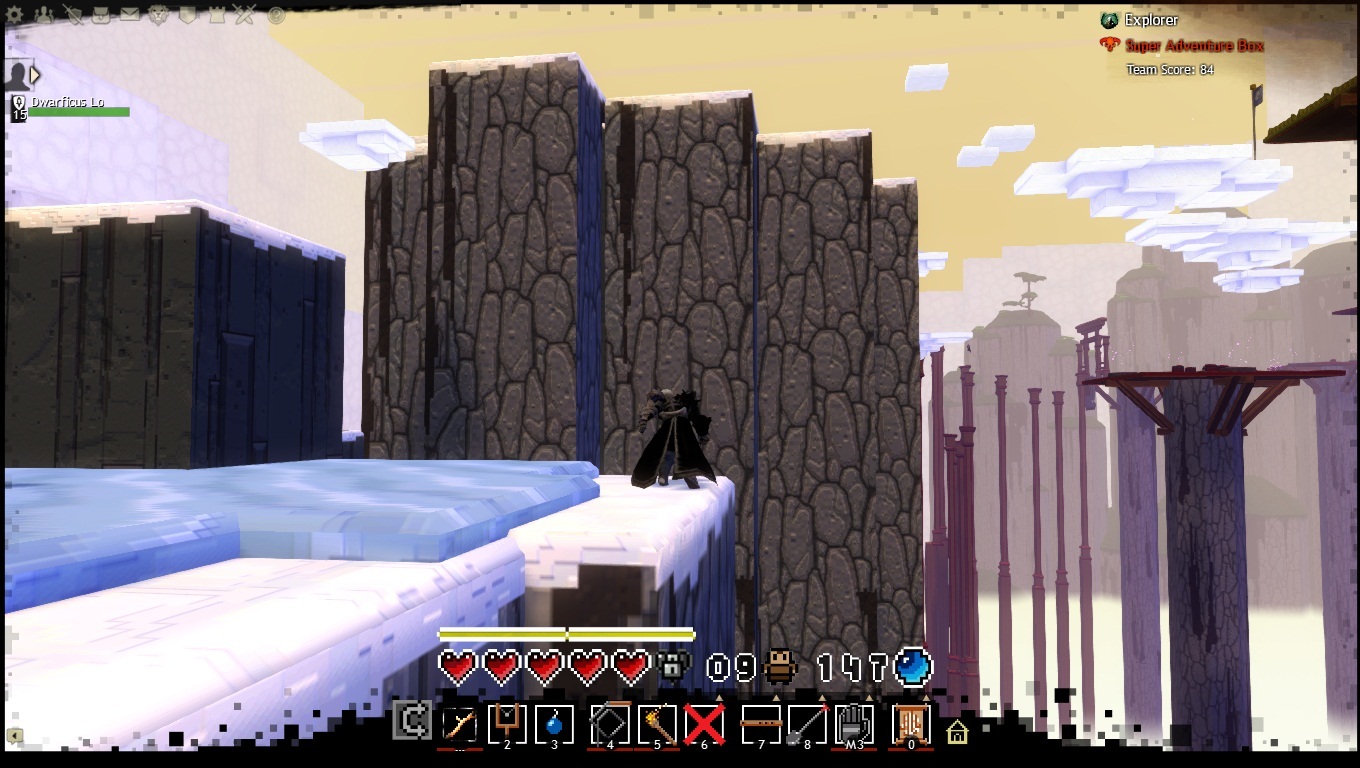Expand the party portrait arrow
This screenshot has height=768, width=1360.
[x=36, y=74]
